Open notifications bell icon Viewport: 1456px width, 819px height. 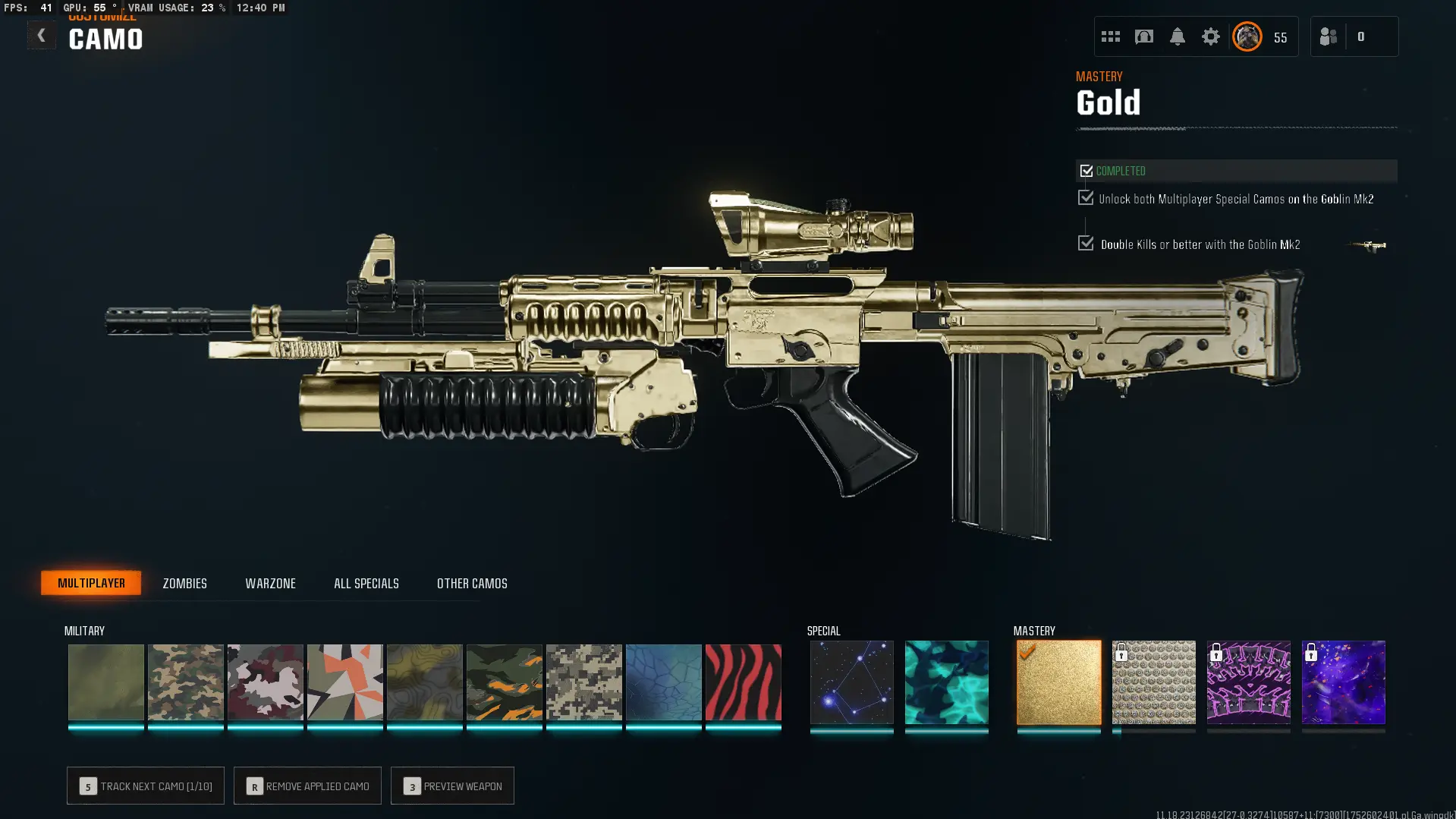[x=1177, y=36]
